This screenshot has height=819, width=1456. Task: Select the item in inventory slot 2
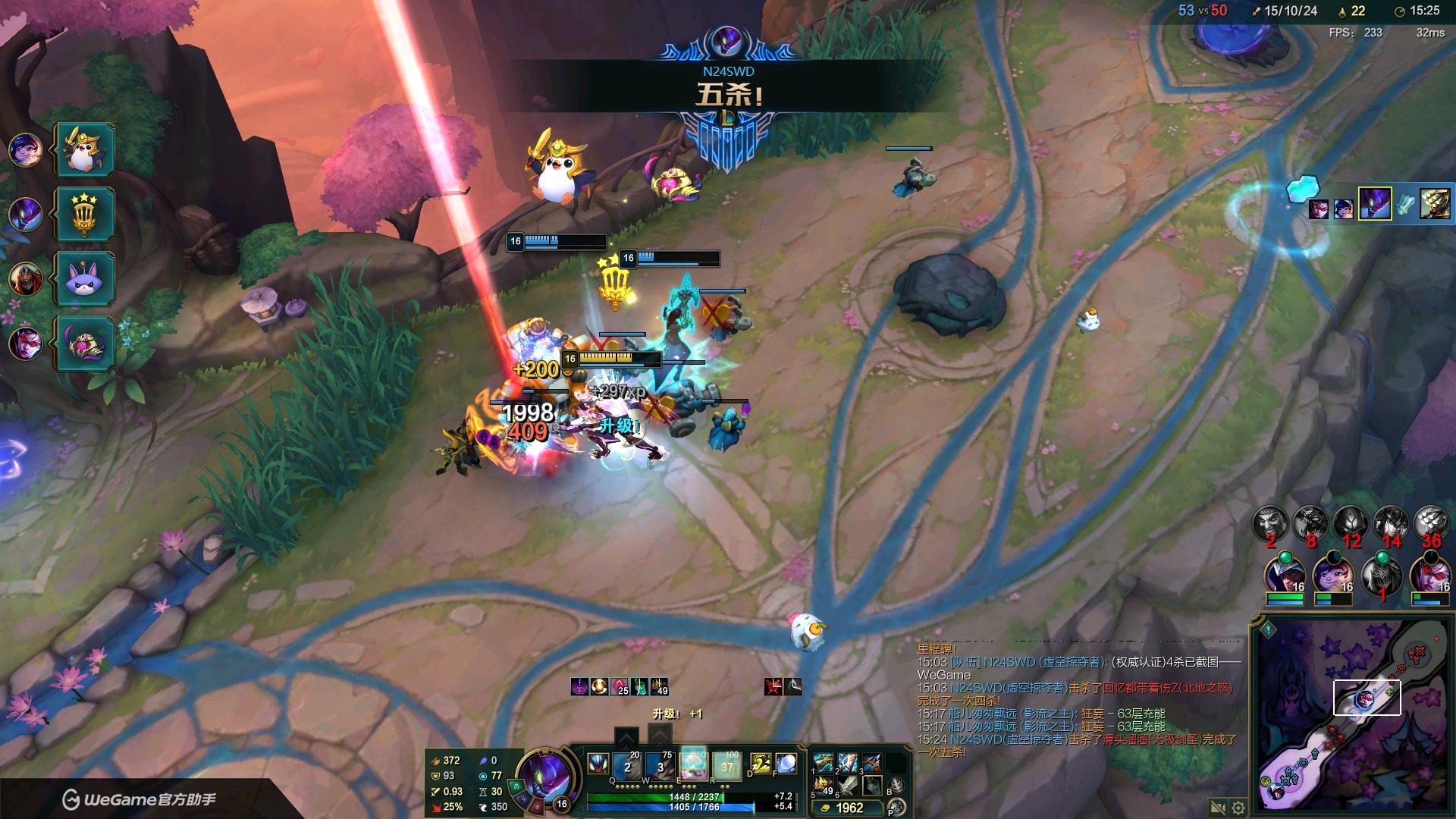(848, 761)
